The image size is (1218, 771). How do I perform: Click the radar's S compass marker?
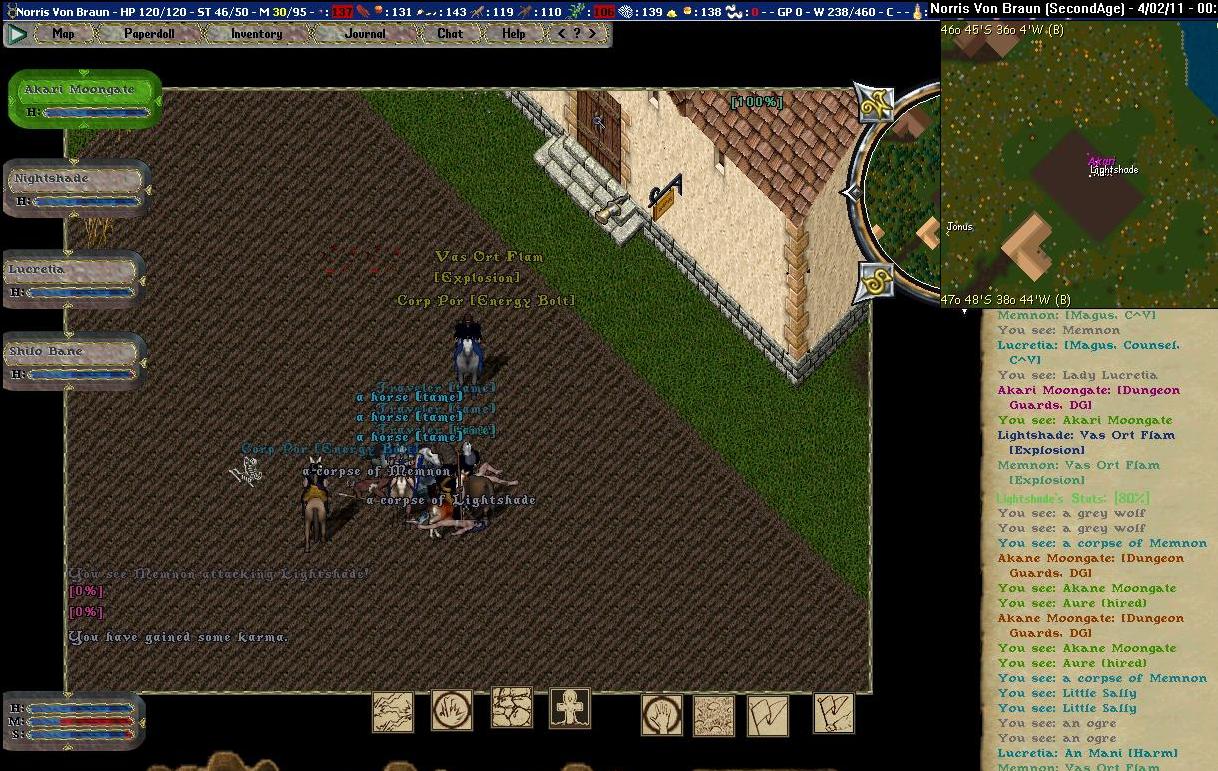(876, 281)
